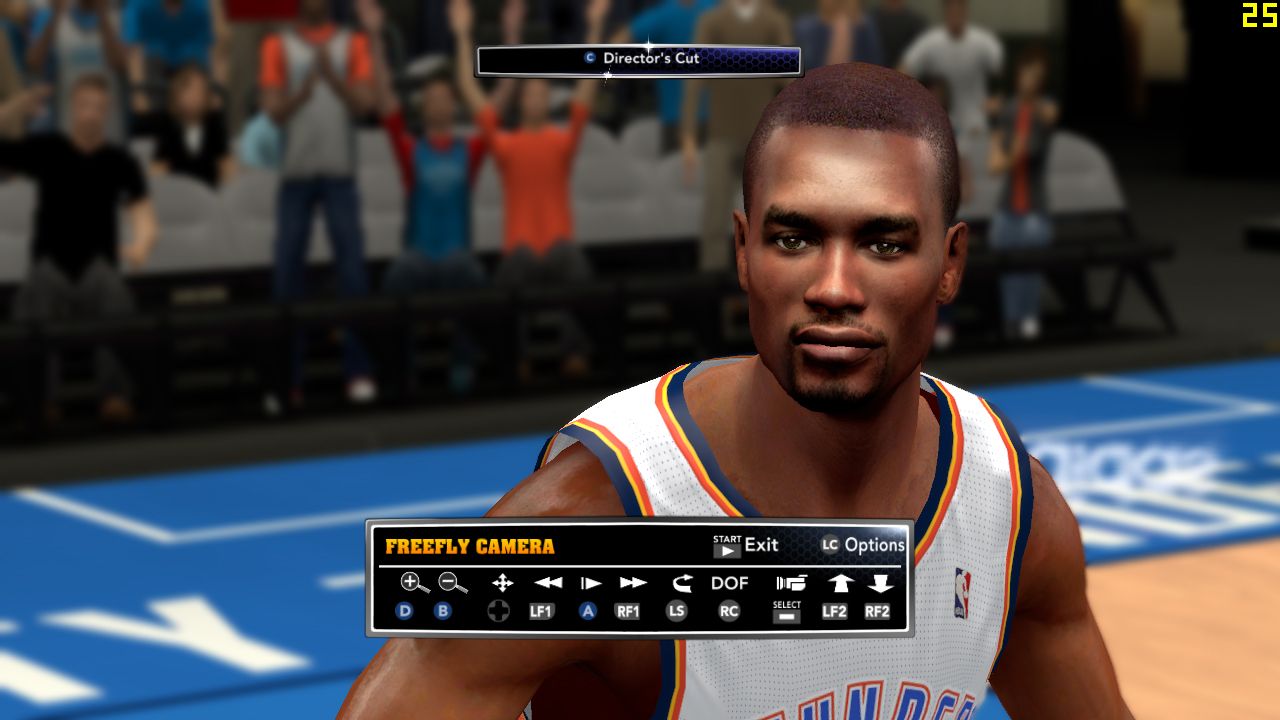Switch camera with the camcorder icon
Screen dimensions: 1280x720
[x=790, y=583]
